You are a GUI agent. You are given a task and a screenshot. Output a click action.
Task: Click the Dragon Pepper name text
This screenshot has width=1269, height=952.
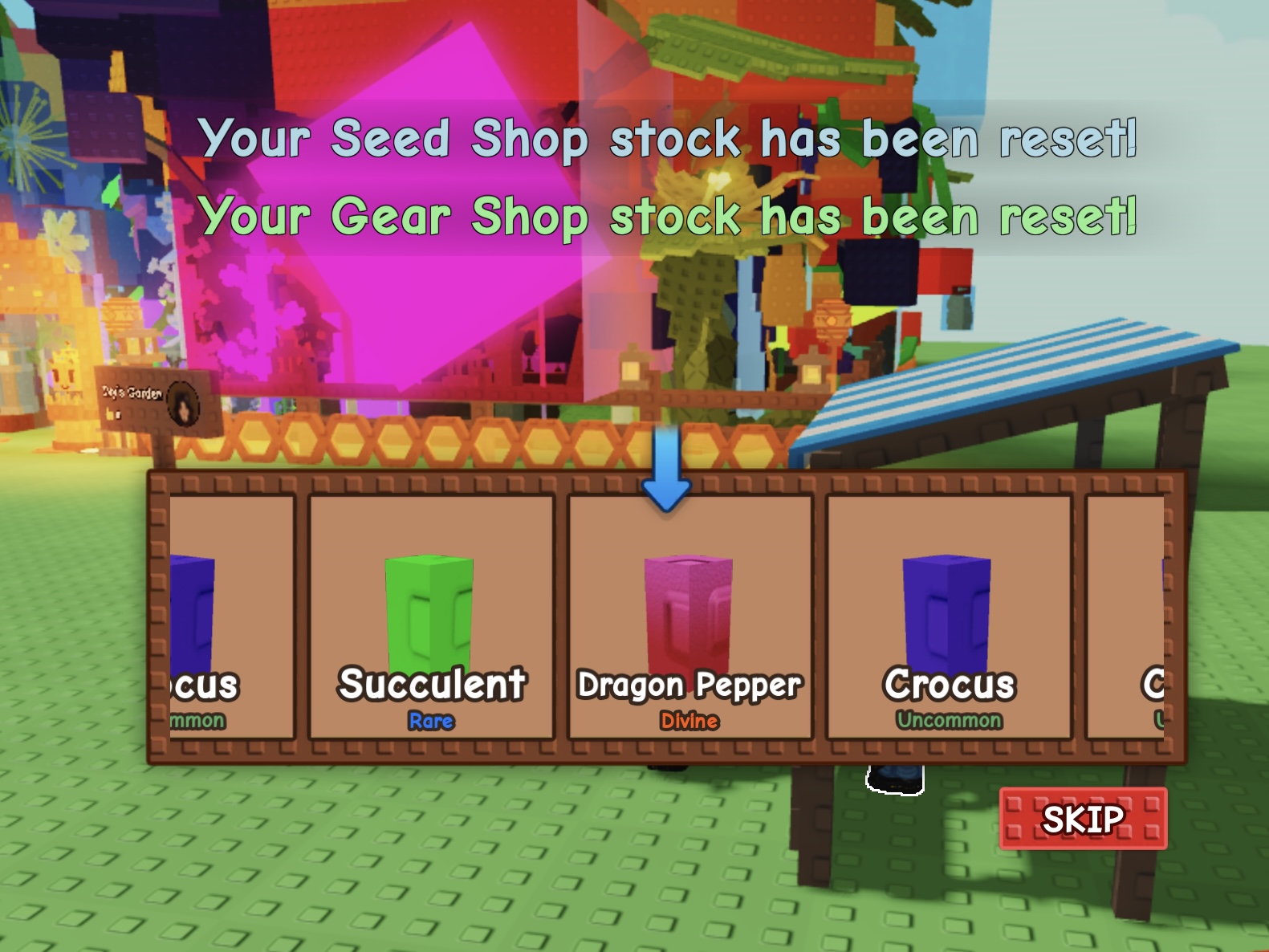click(x=689, y=685)
